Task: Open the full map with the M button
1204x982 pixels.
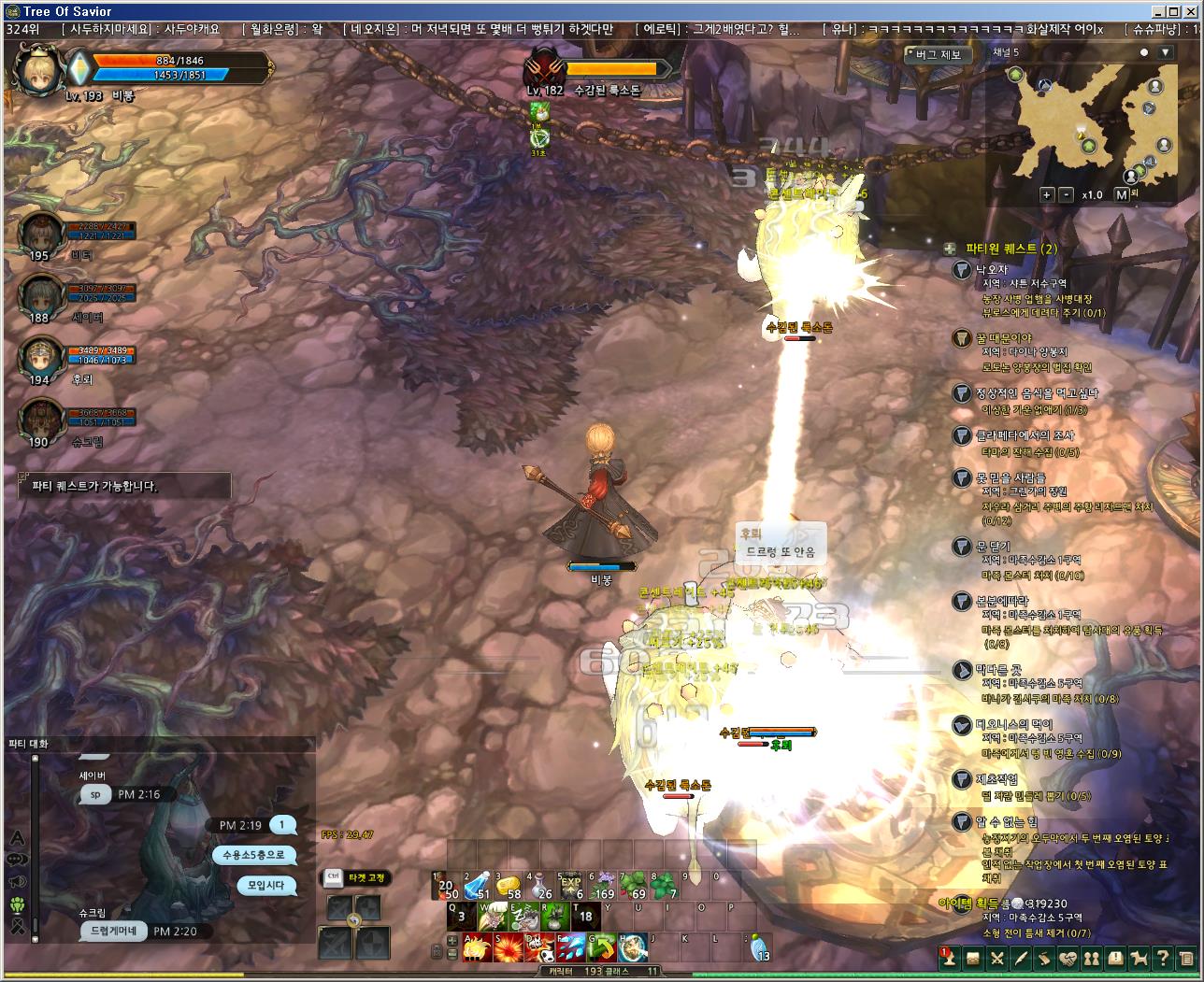Action: (x=1122, y=194)
